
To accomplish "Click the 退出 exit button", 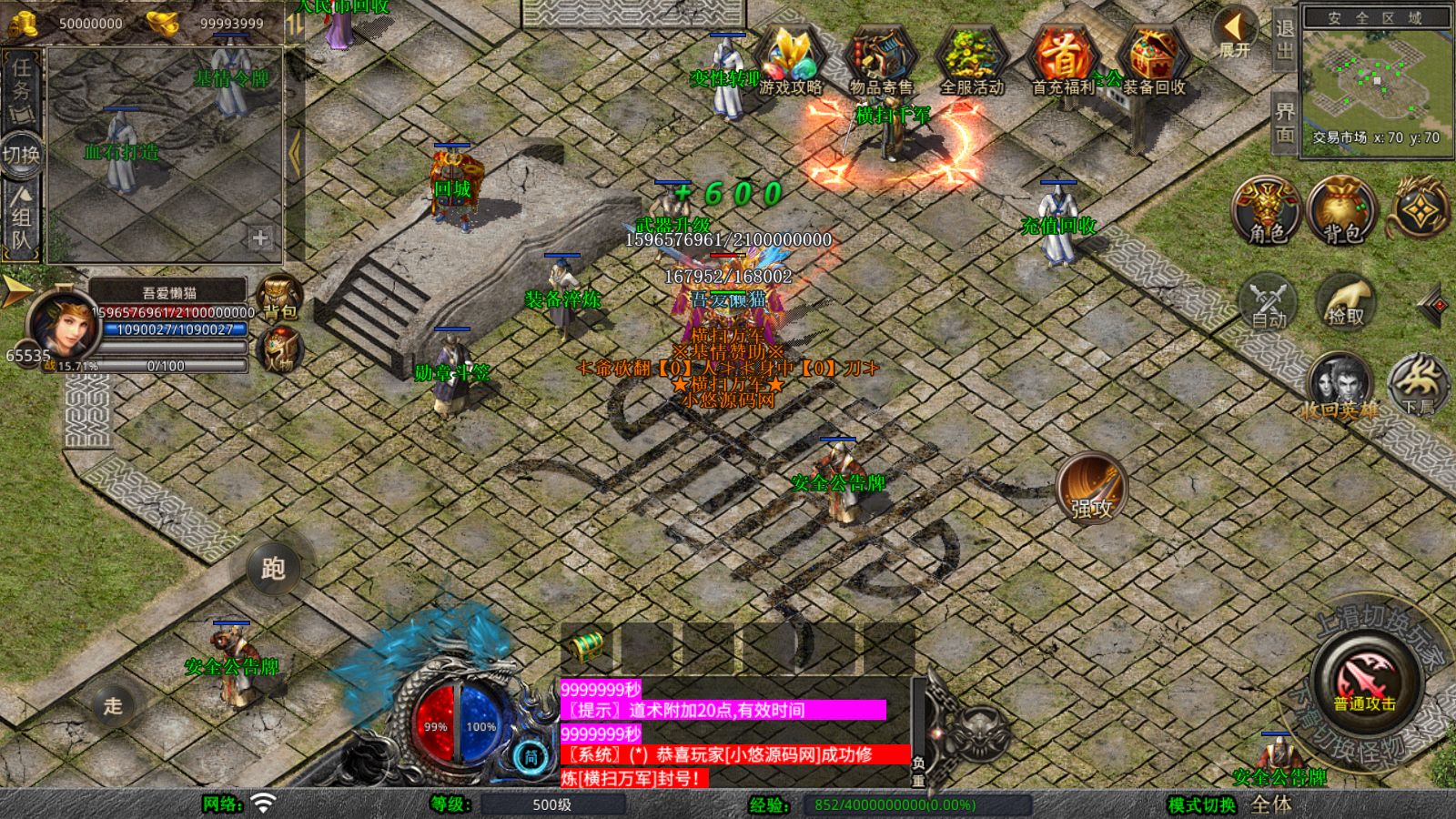I will tap(1284, 38).
